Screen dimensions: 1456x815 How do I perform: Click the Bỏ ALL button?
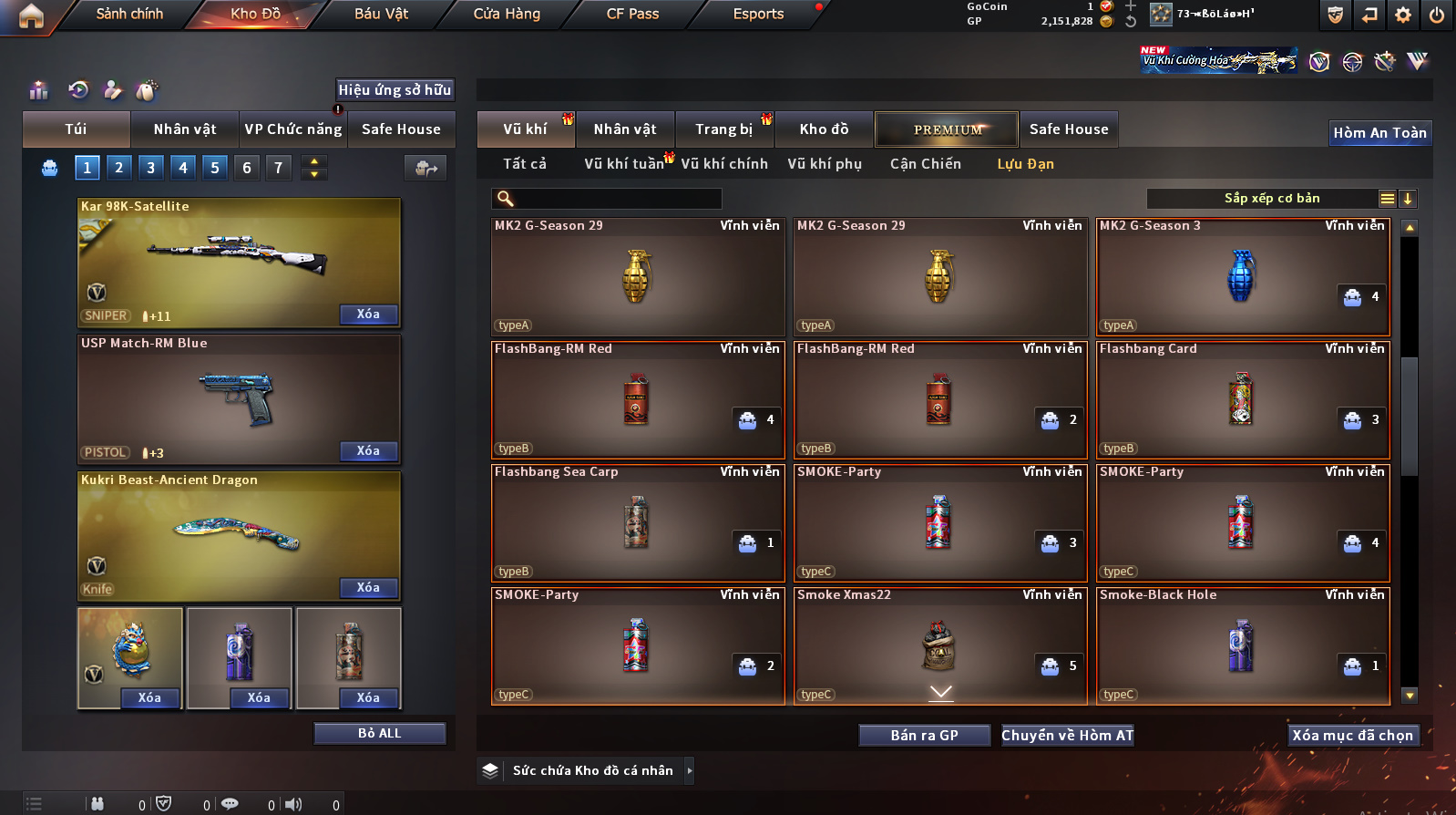tap(379, 734)
